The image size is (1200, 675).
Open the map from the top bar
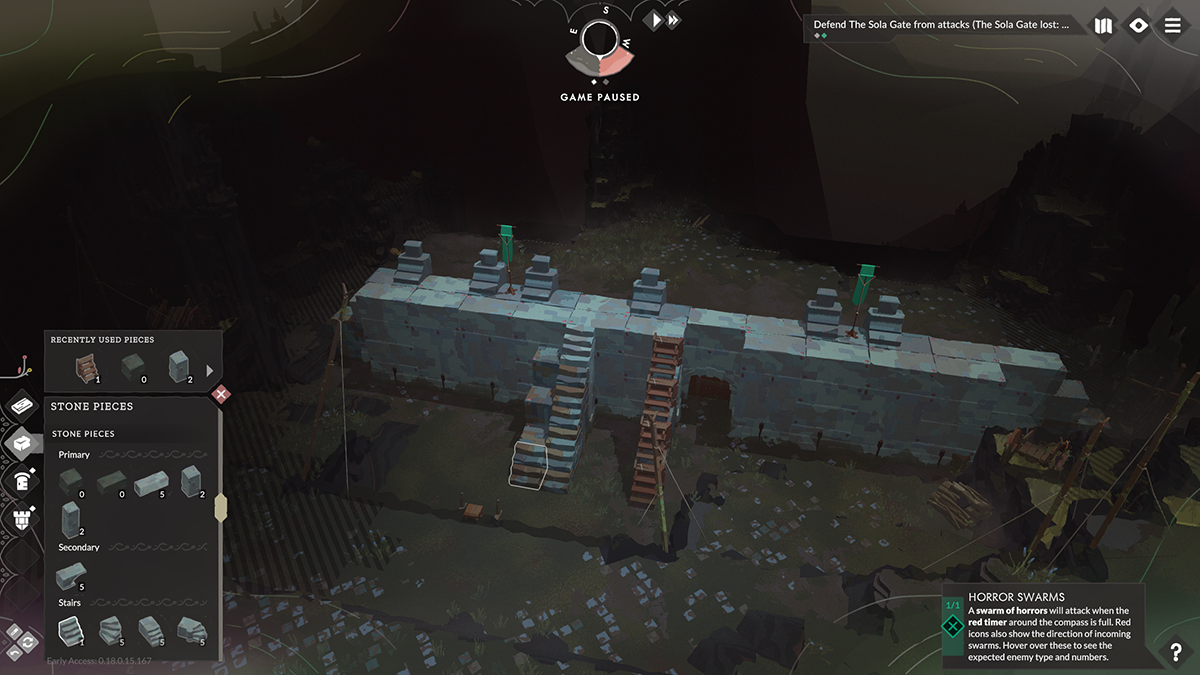coord(1103,26)
